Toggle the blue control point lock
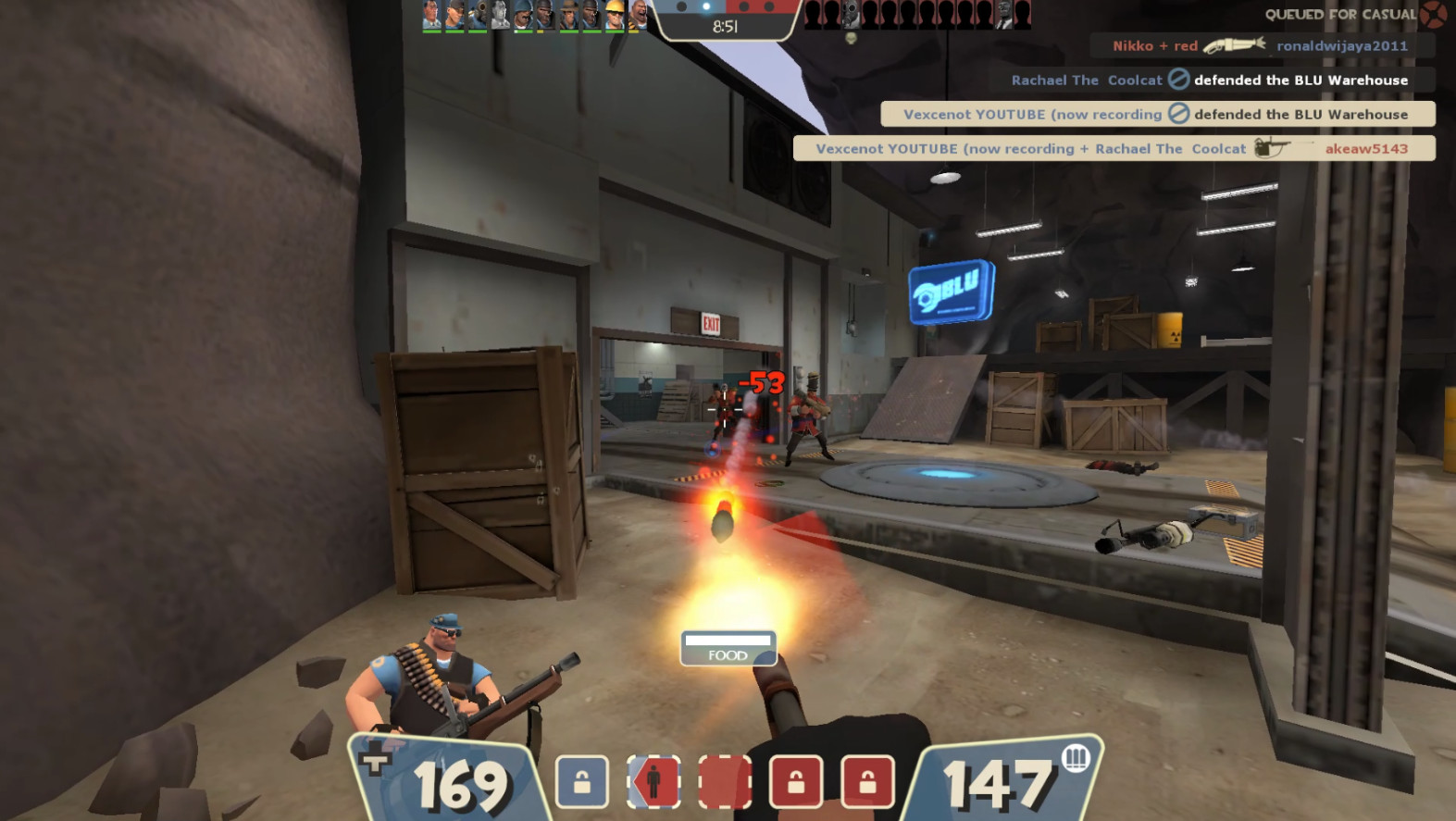 click(582, 782)
